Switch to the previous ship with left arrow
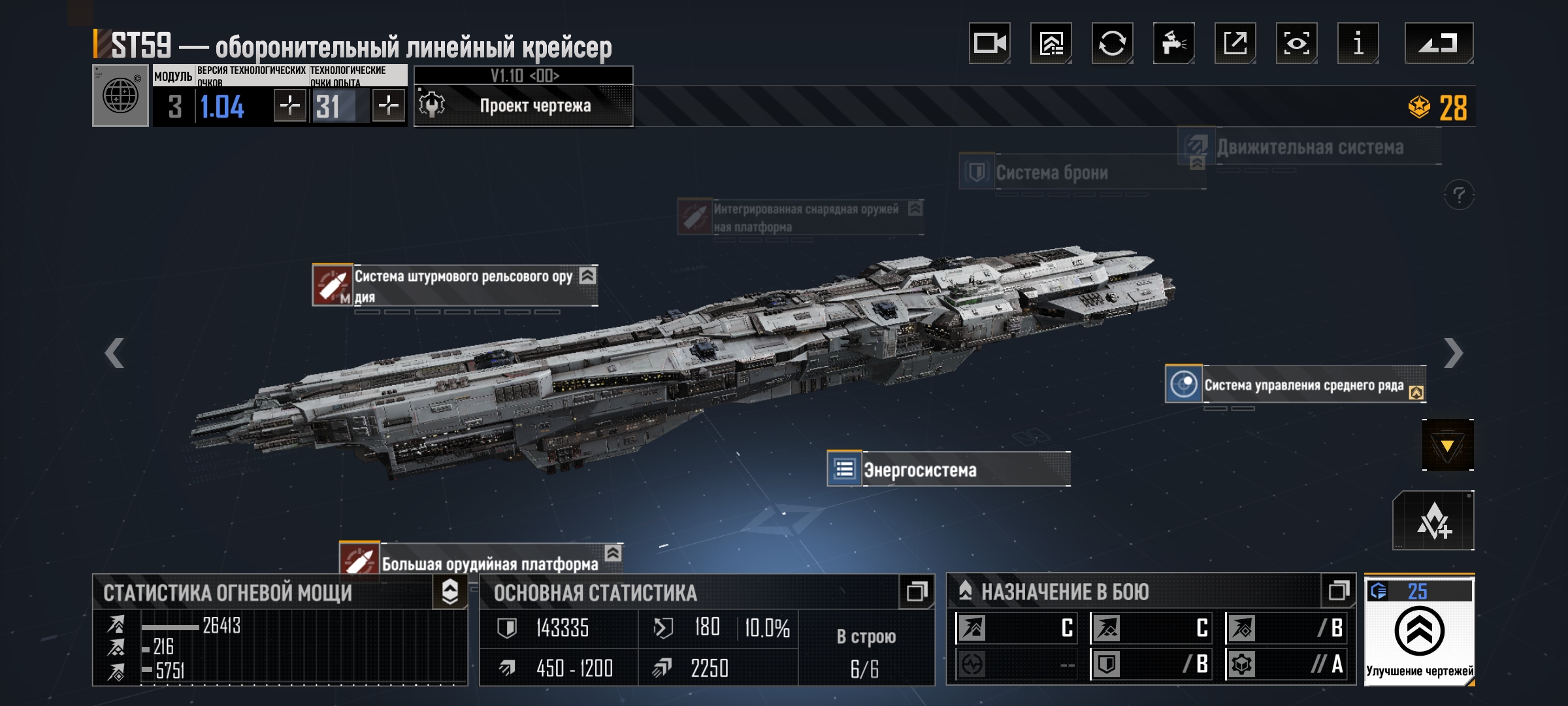This screenshot has height=706, width=1568. coord(114,354)
